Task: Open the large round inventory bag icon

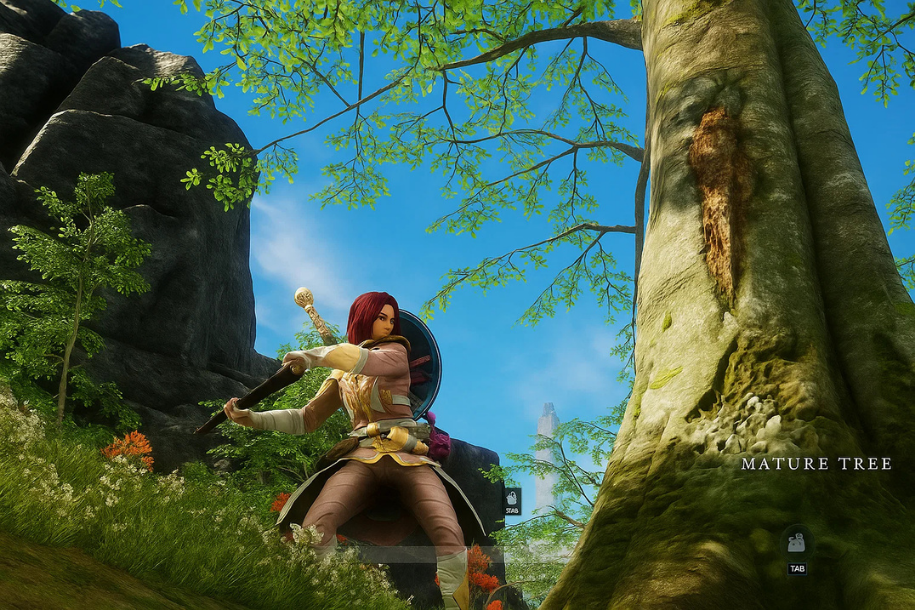Action: [x=796, y=542]
